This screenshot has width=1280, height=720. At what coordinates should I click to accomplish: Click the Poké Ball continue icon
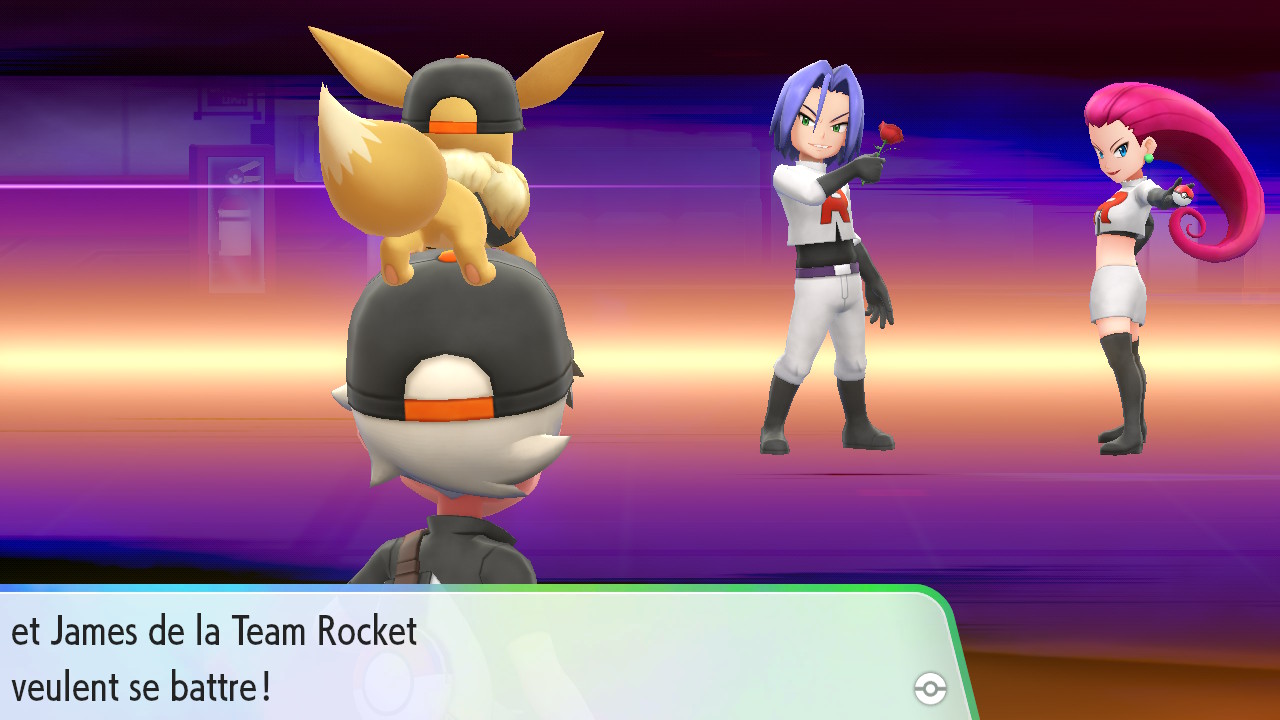pos(930,688)
